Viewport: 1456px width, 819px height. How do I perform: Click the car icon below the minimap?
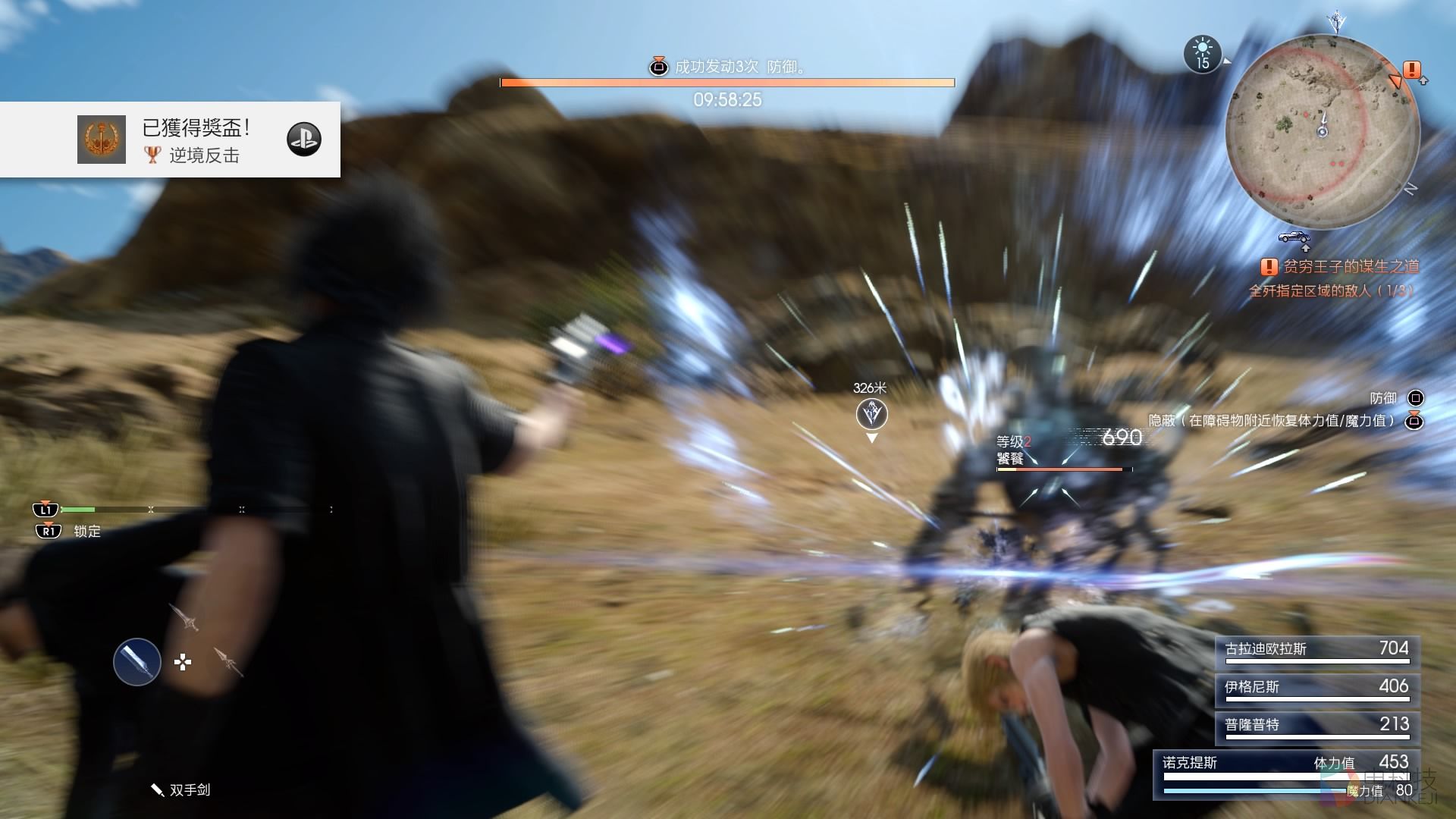(x=1294, y=237)
